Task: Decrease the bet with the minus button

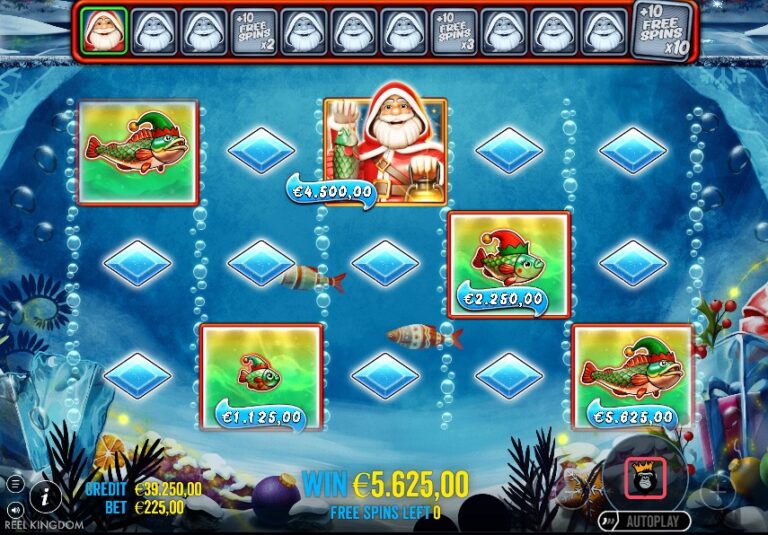Action: tap(575, 490)
